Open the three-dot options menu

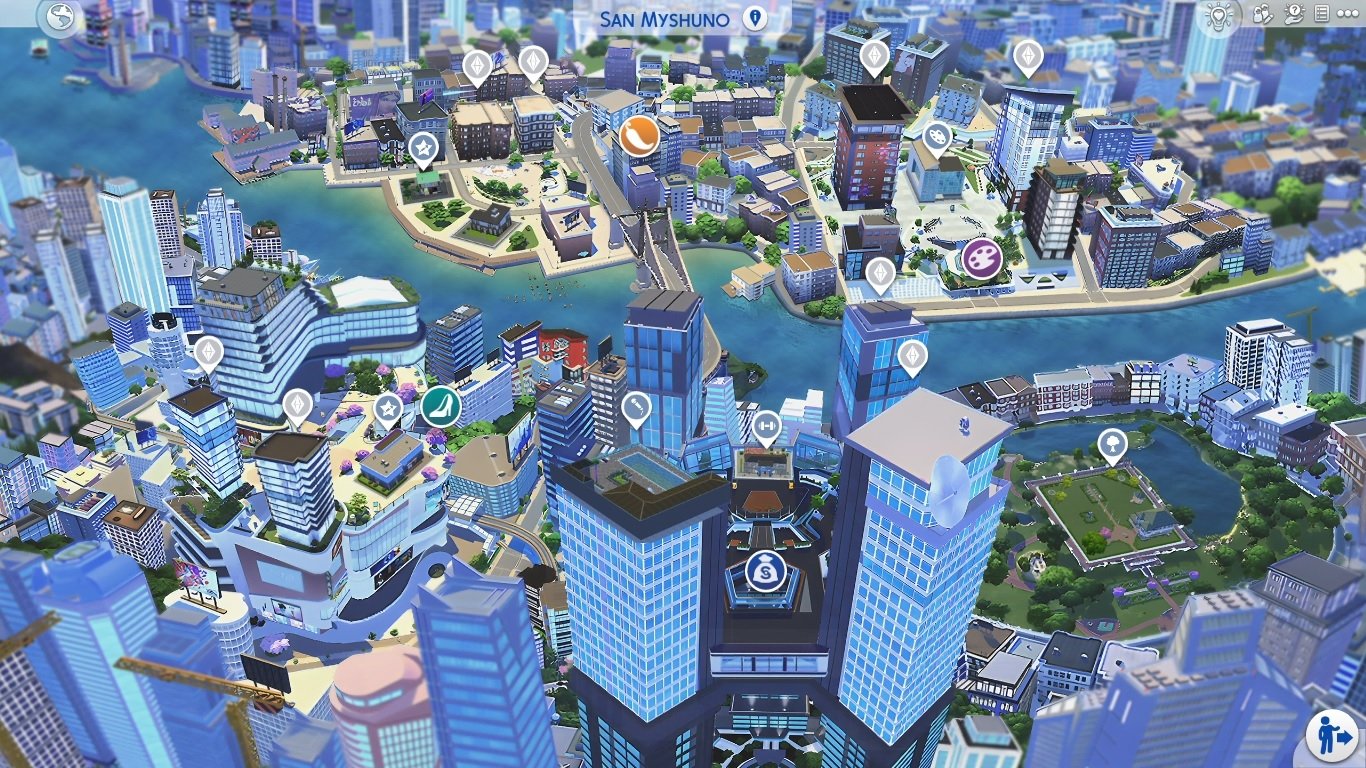coord(1349,14)
